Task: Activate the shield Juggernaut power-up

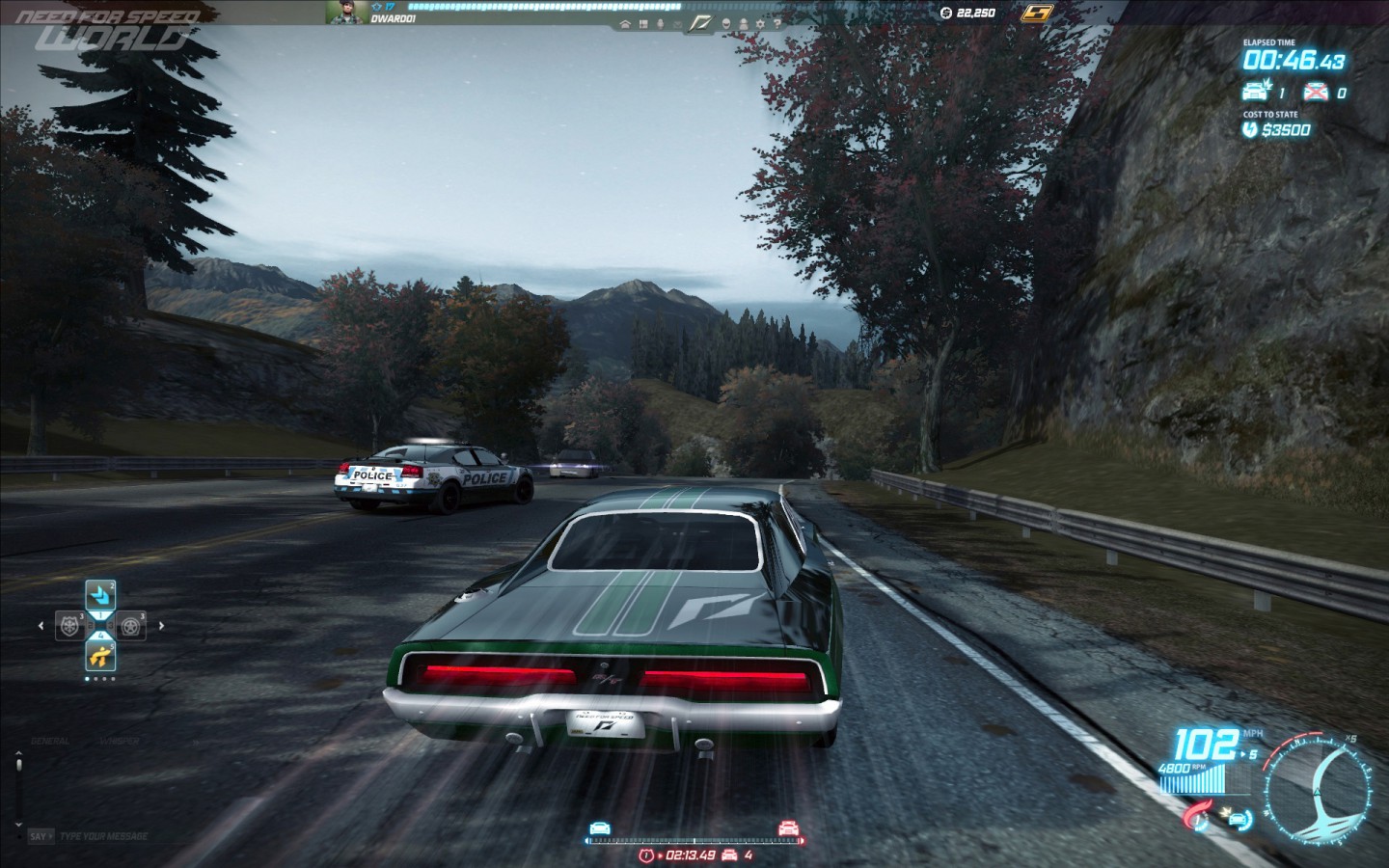Action: pos(68,625)
